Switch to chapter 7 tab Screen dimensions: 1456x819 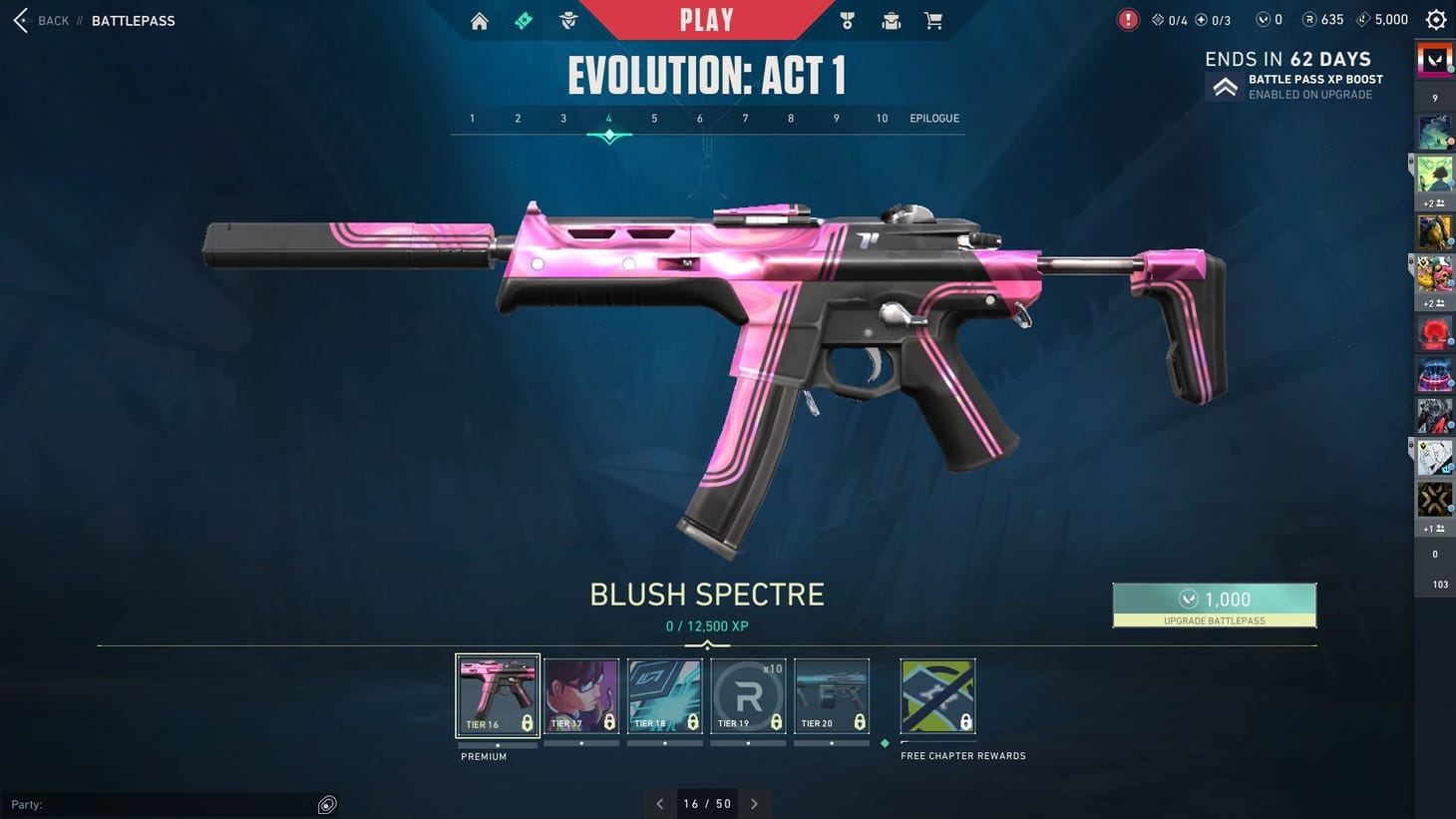[745, 118]
